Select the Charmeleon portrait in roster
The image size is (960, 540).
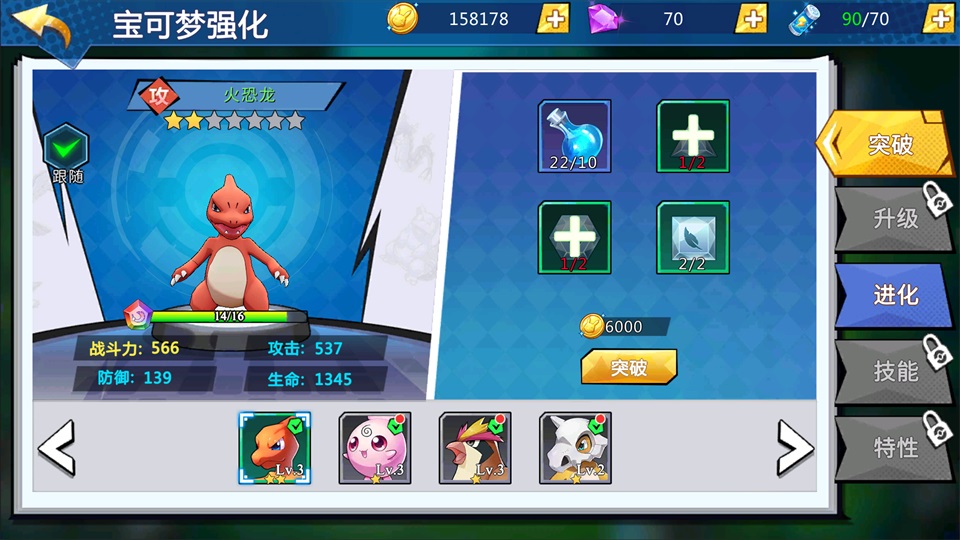[274, 448]
